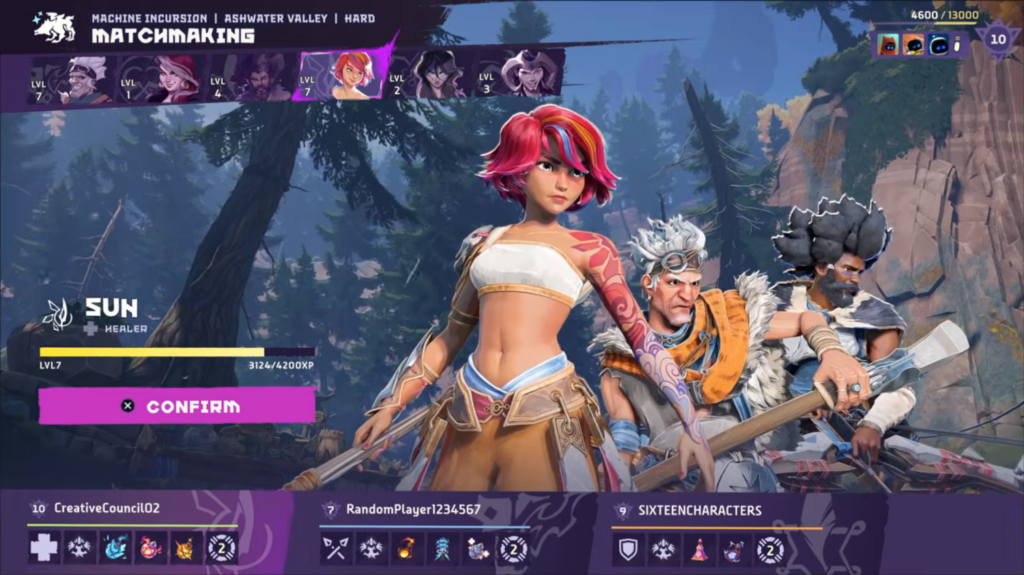The height and width of the screenshot is (575, 1024).
Task: Select the white-helmet astronaut robot avatar
Action: (x=936, y=44)
